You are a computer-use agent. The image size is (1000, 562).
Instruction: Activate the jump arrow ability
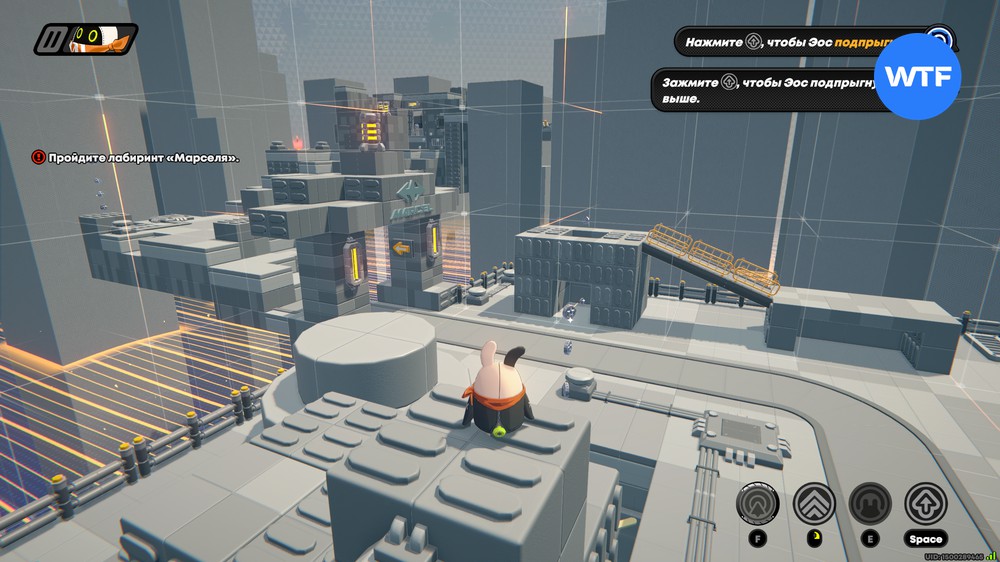point(925,503)
